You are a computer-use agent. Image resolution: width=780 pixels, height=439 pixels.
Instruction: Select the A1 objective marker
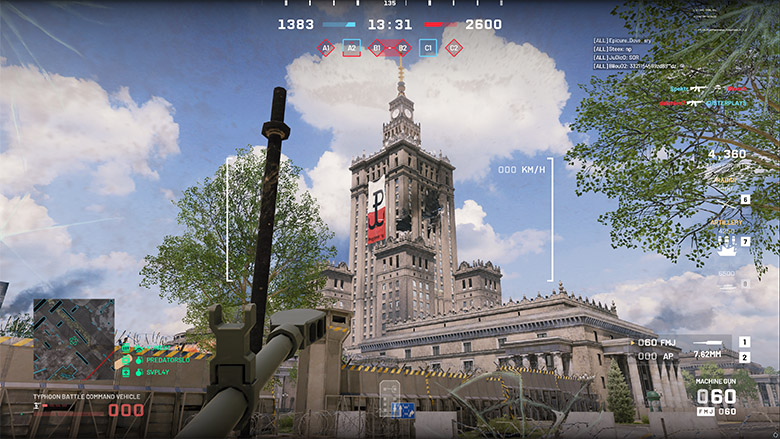(x=326, y=47)
